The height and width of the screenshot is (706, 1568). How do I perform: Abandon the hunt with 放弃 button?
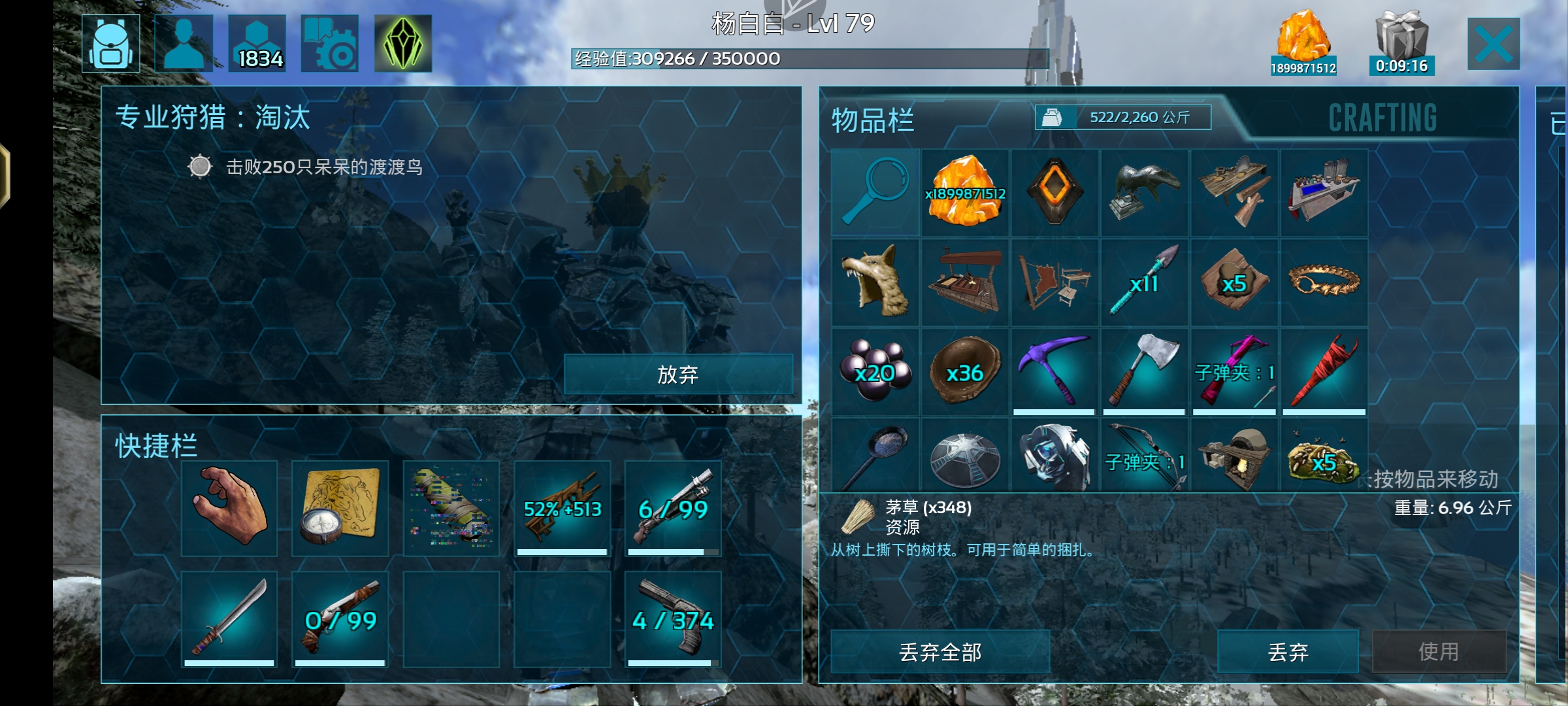pos(678,375)
